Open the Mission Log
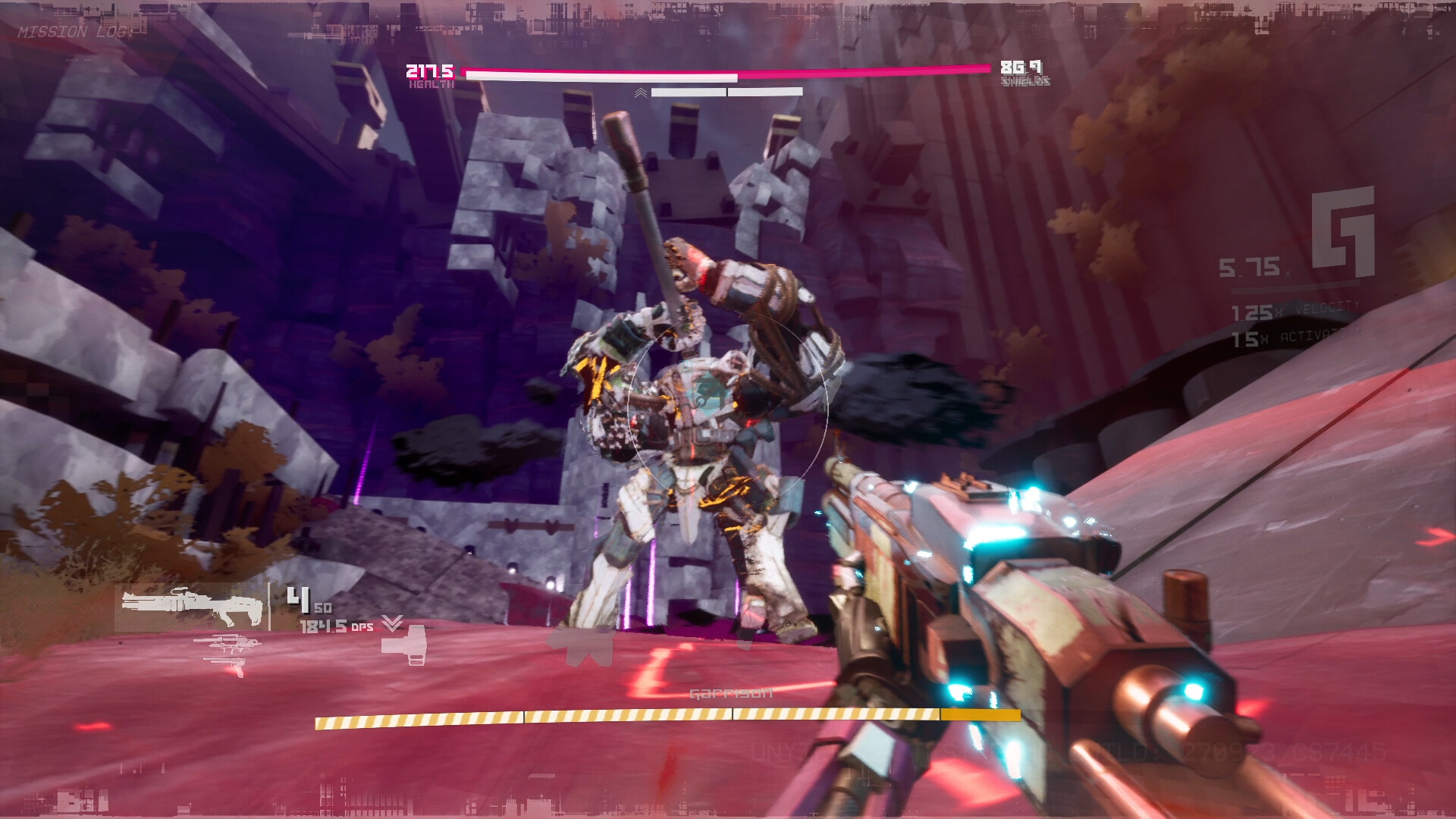The height and width of the screenshot is (819, 1456). [74, 32]
